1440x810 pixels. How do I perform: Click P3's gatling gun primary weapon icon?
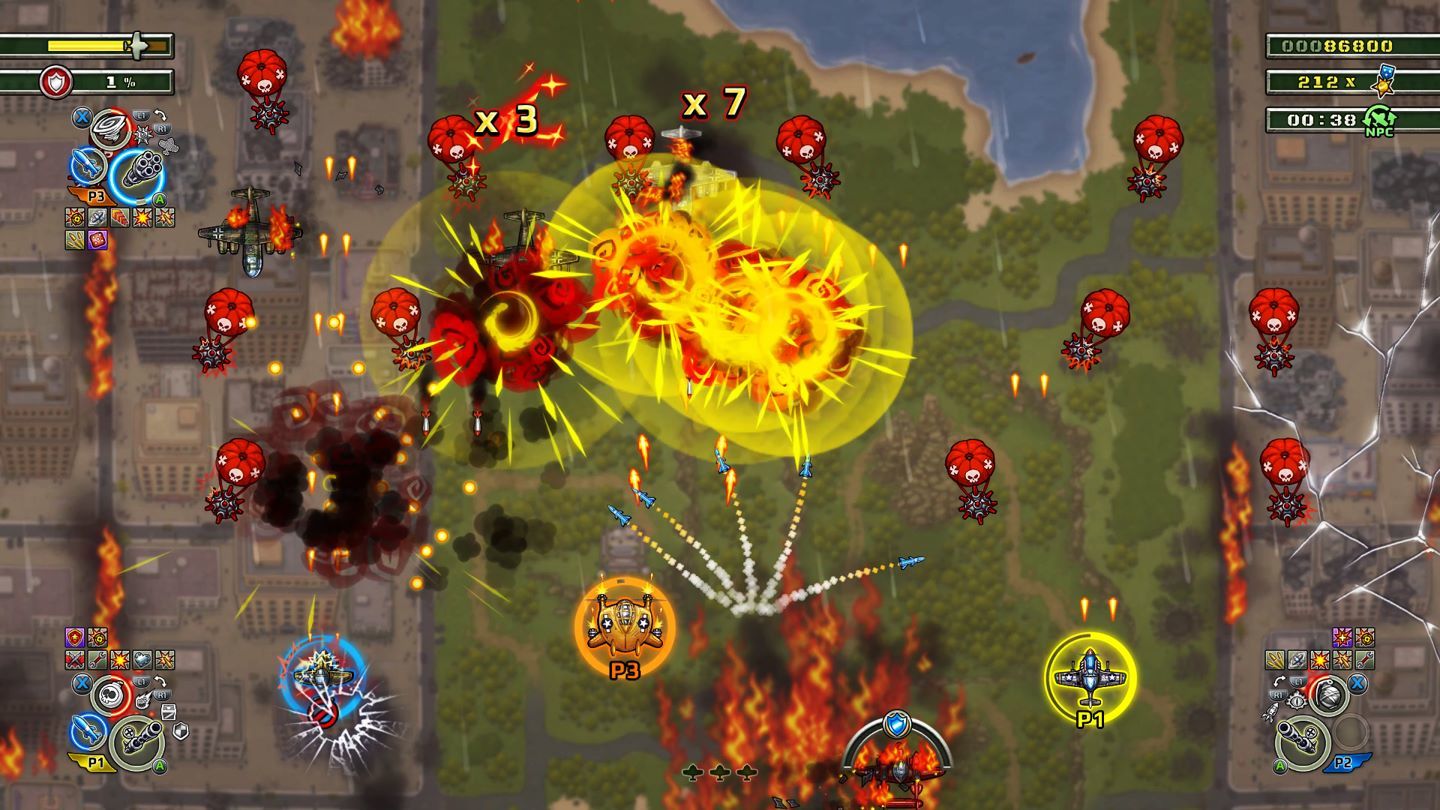click(141, 167)
